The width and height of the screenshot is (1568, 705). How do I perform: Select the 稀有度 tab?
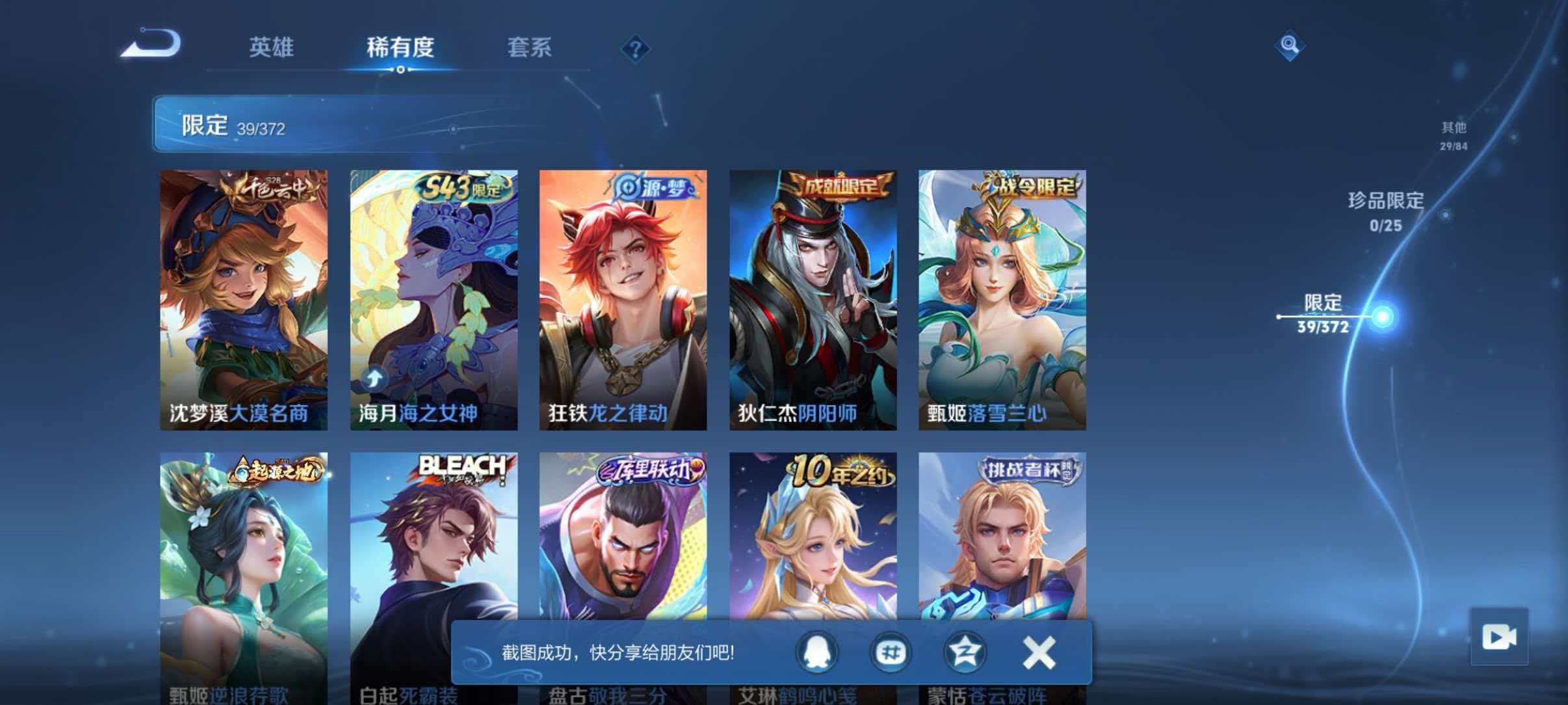point(399,47)
